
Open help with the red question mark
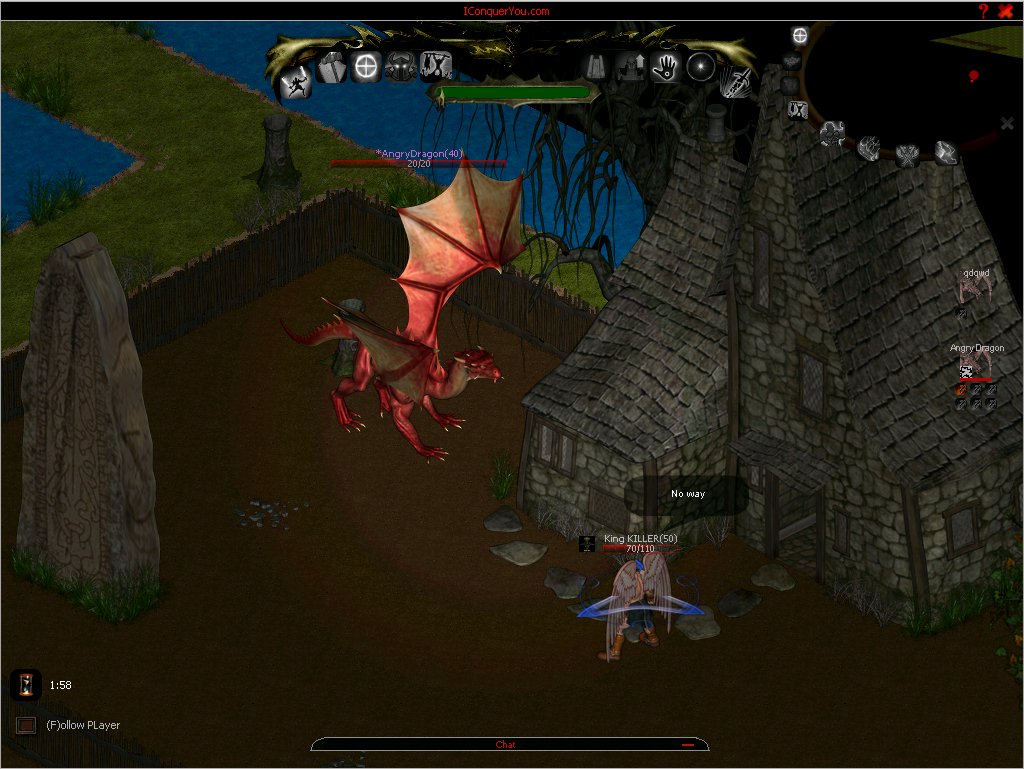point(983,11)
